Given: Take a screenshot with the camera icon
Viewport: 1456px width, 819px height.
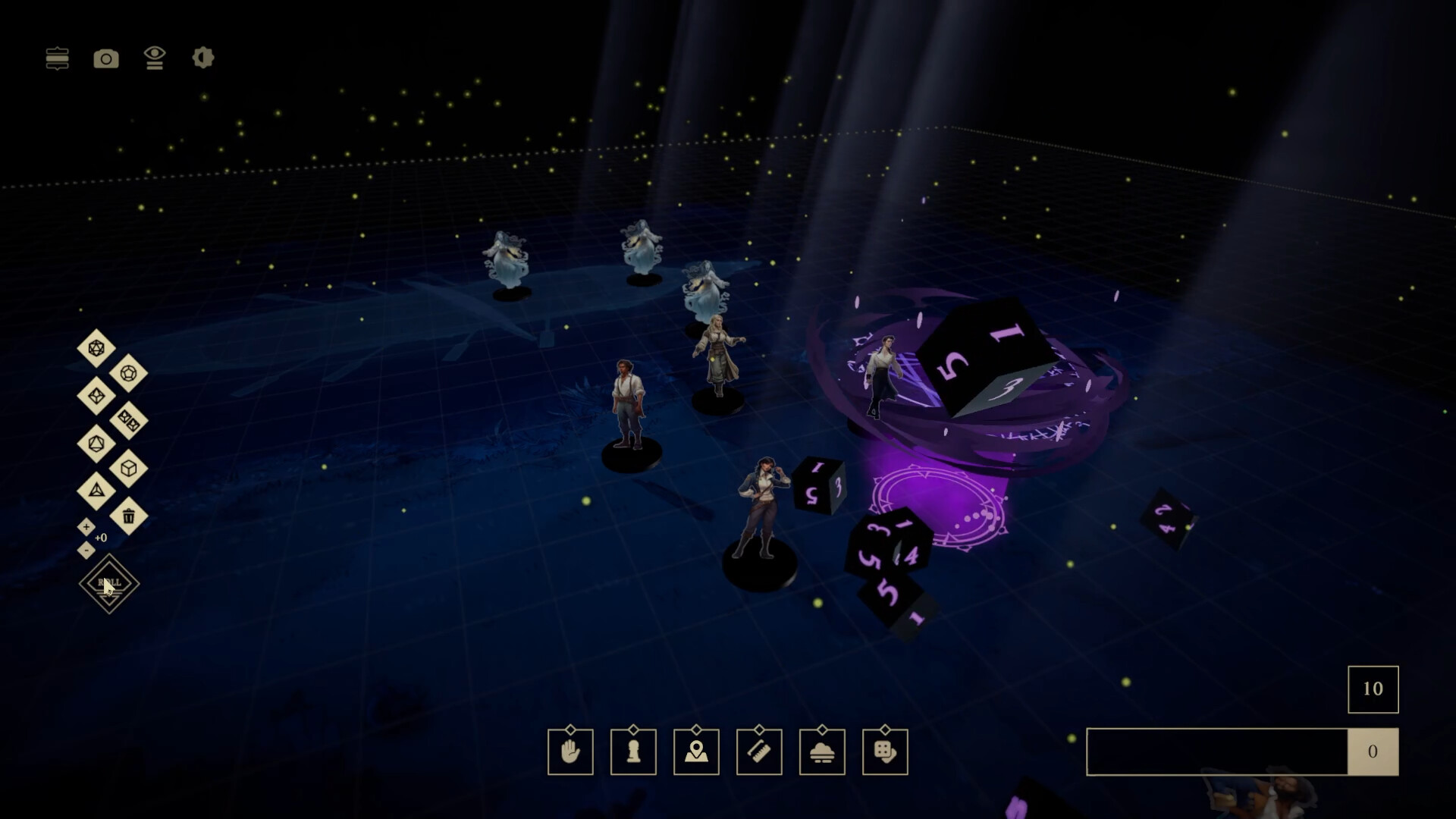Looking at the screenshot, I should coord(106,58).
